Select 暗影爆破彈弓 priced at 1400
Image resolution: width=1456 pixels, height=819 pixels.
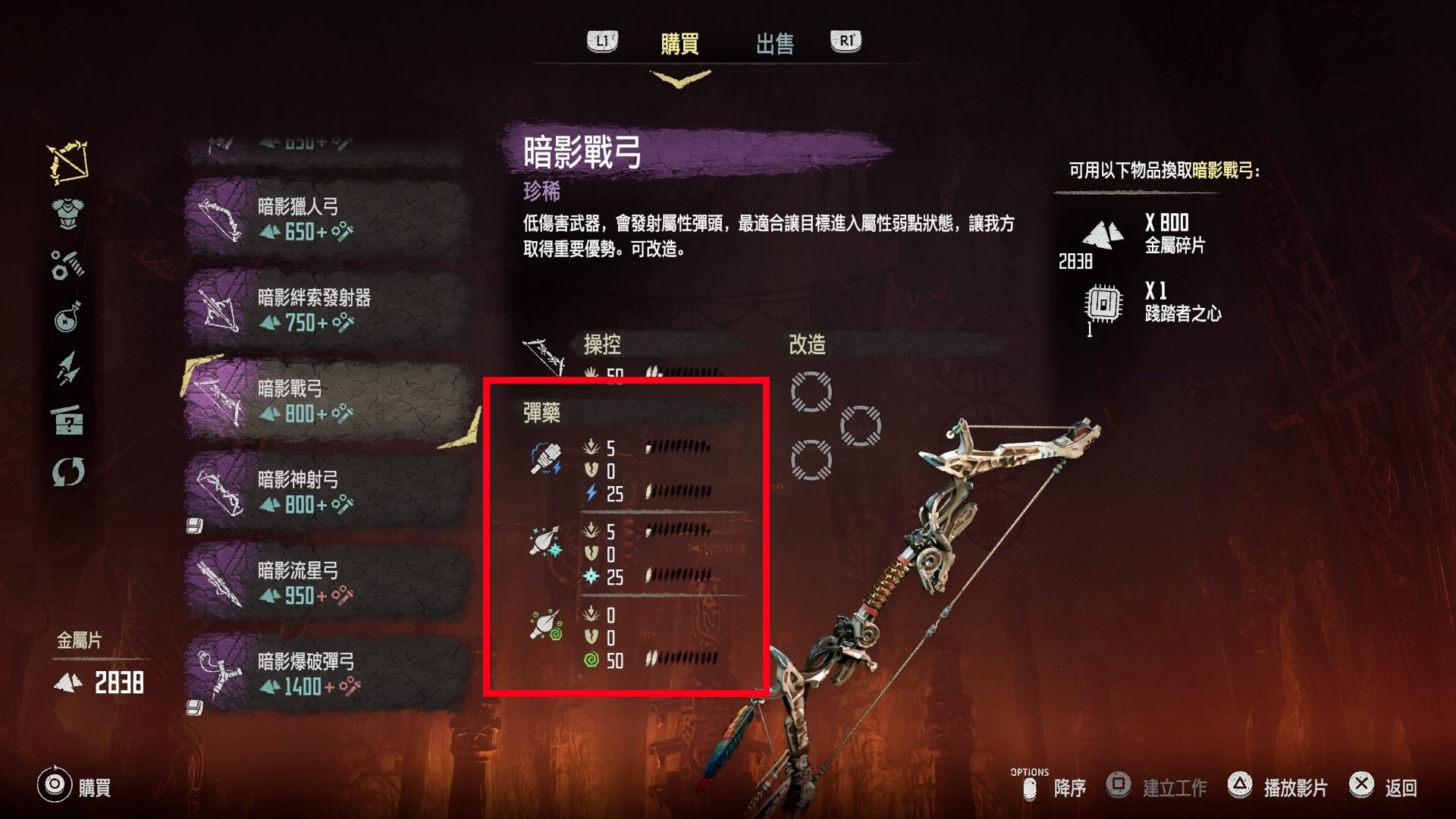tap(326, 674)
